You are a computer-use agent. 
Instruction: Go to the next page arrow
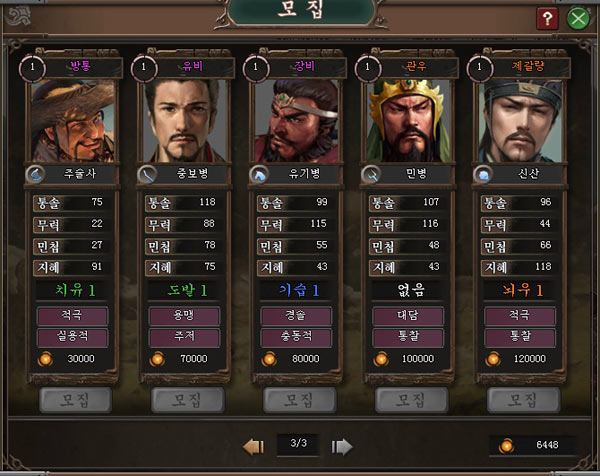(x=342, y=445)
